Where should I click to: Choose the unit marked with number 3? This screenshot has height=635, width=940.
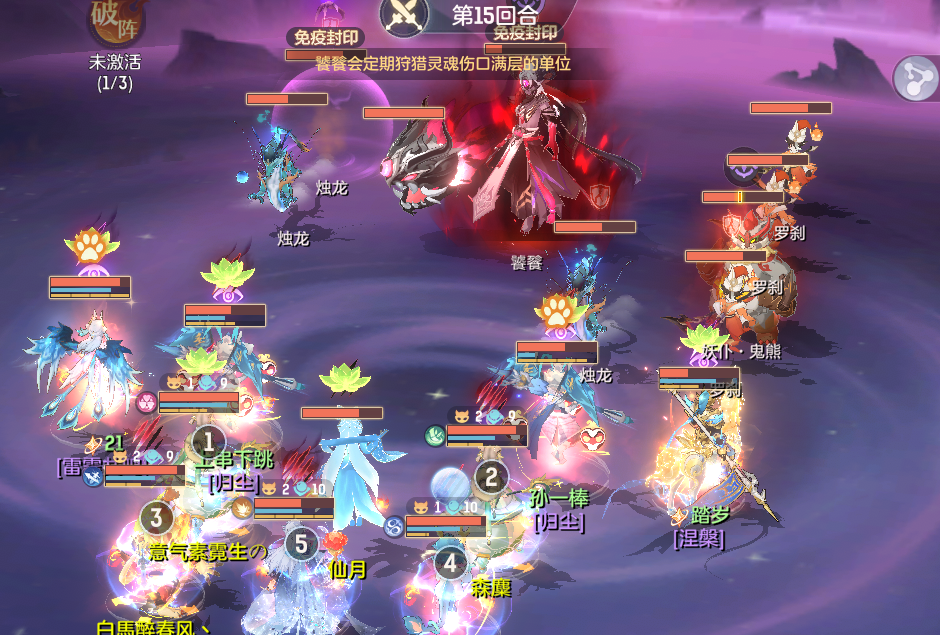coord(156,517)
